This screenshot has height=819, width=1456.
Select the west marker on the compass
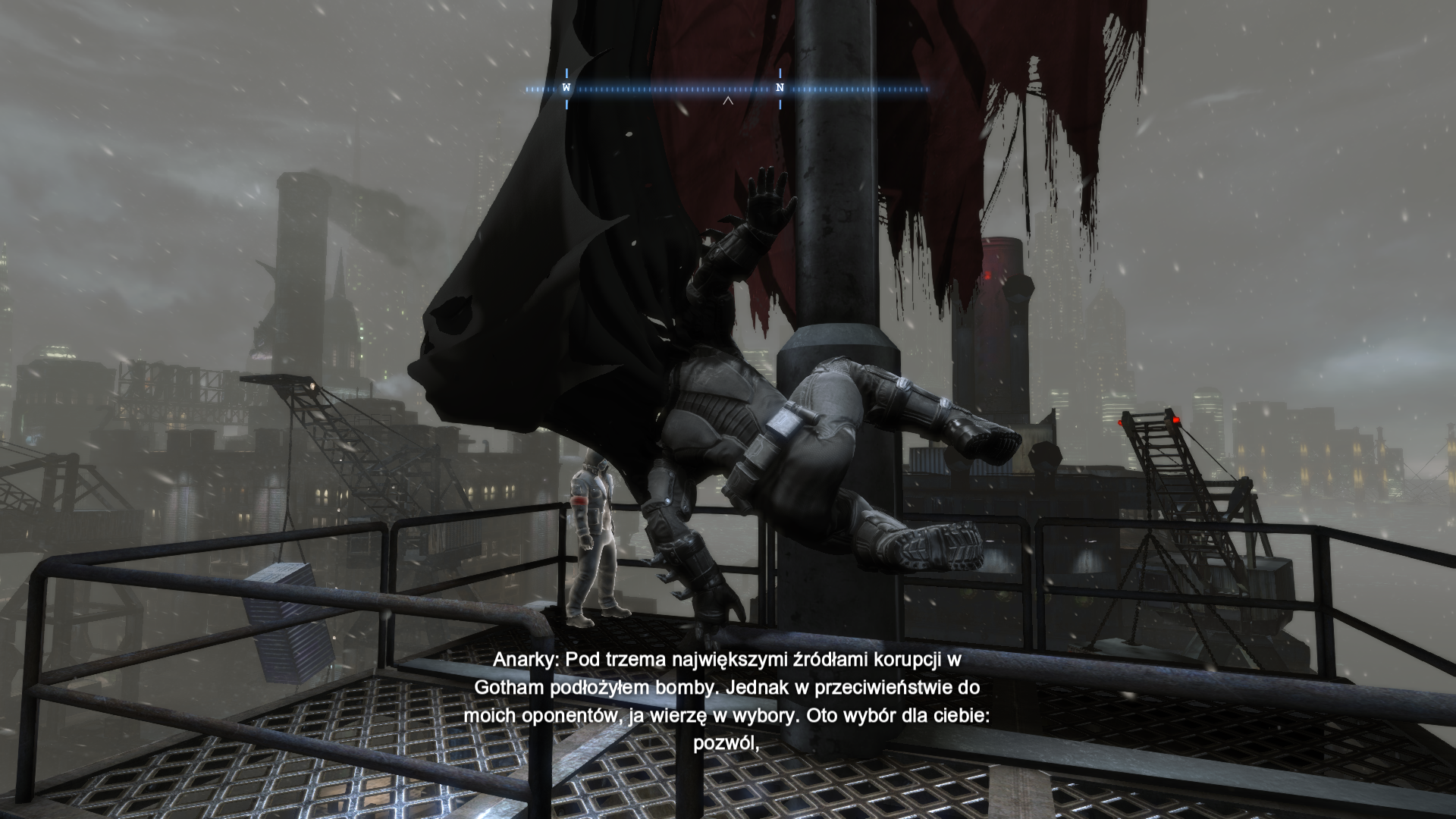(x=566, y=88)
